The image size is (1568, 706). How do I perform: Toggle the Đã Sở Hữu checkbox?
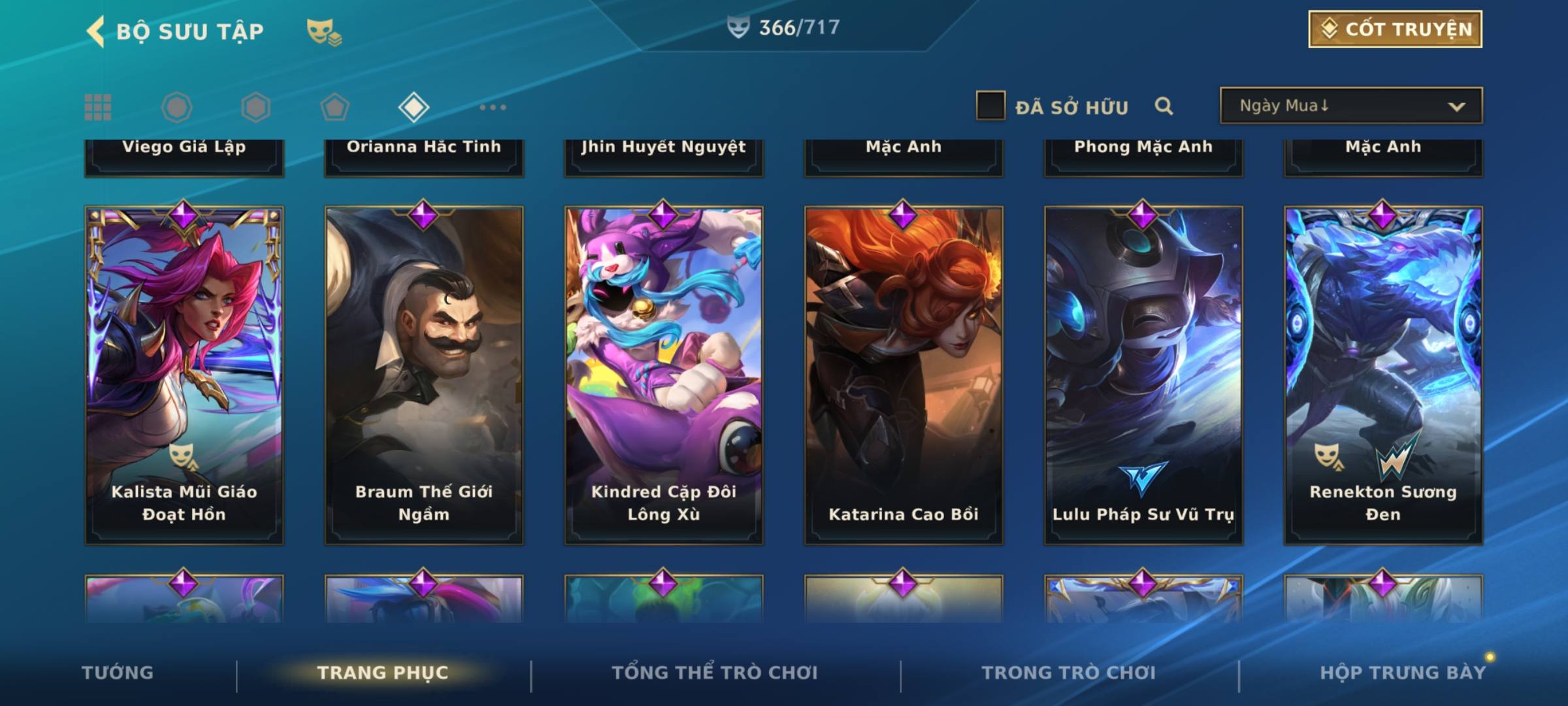tap(990, 106)
